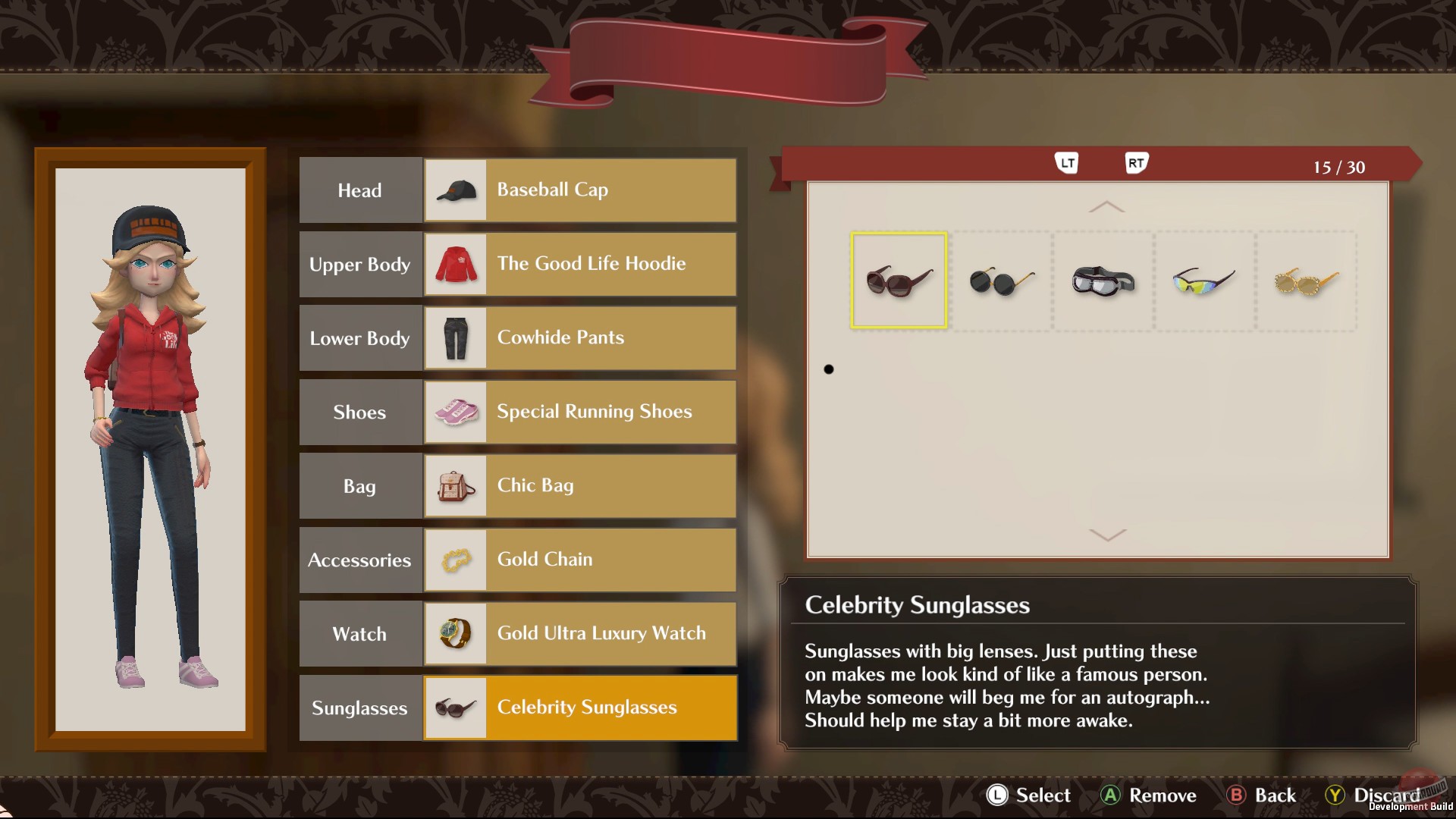Select the Baseball Cap head icon
This screenshot has width=1456, height=819.
(456, 190)
